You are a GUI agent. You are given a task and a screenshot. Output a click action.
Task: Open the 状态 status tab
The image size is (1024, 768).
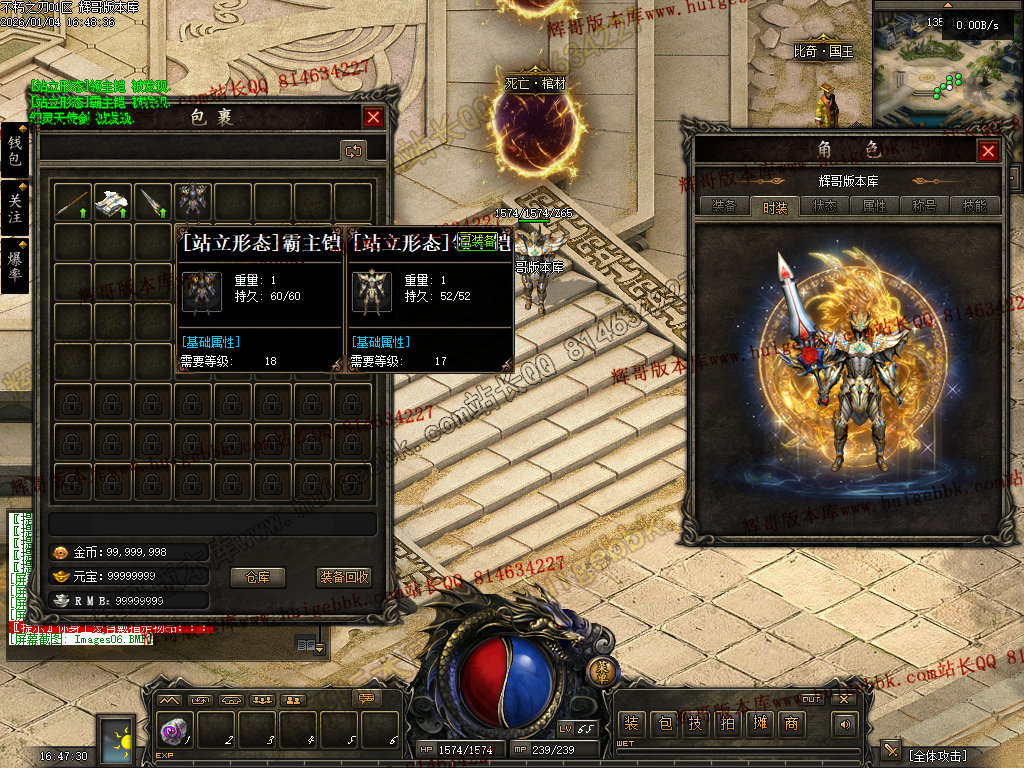point(825,206)
